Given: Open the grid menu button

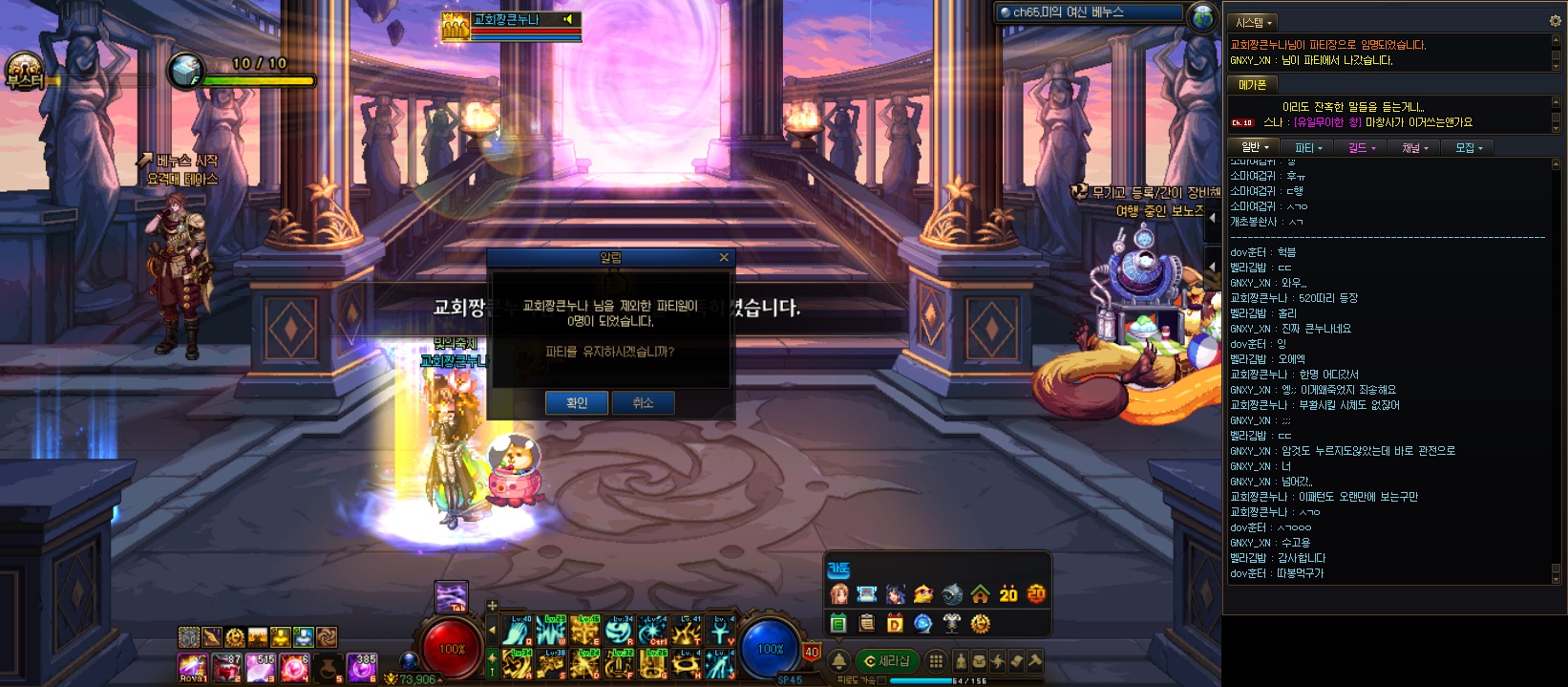Looking at the screenshot, I should click(936, 660).
